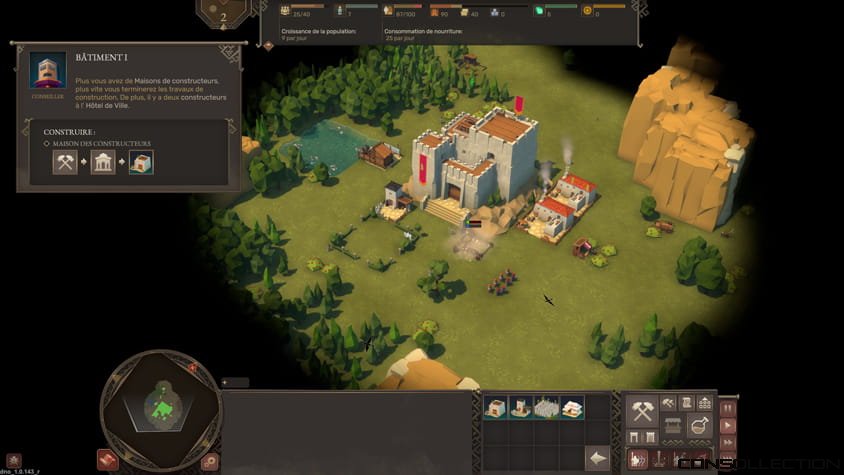The width and height of the screenshot is (844, 475).
Task: Open the crossed hammers construction menu
Action: [642, 410]
